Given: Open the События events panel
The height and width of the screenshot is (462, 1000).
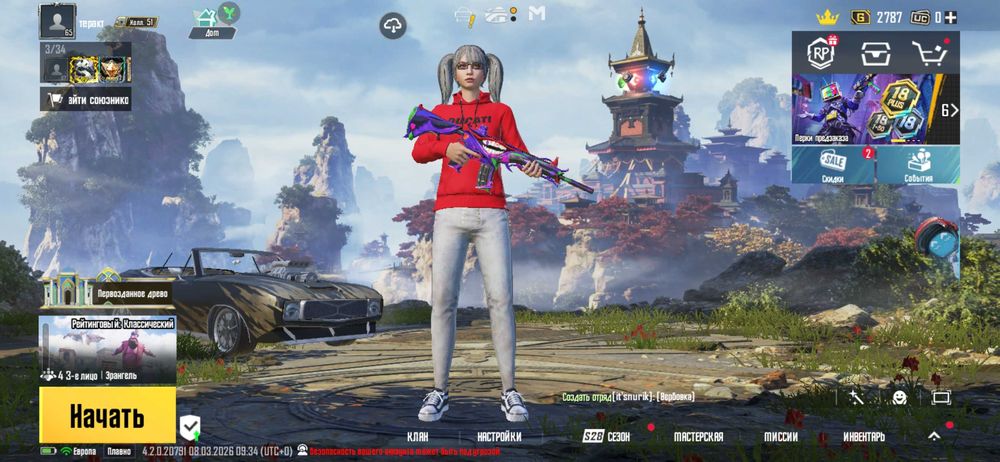Looking at the screenshot, I should [919, 164].
